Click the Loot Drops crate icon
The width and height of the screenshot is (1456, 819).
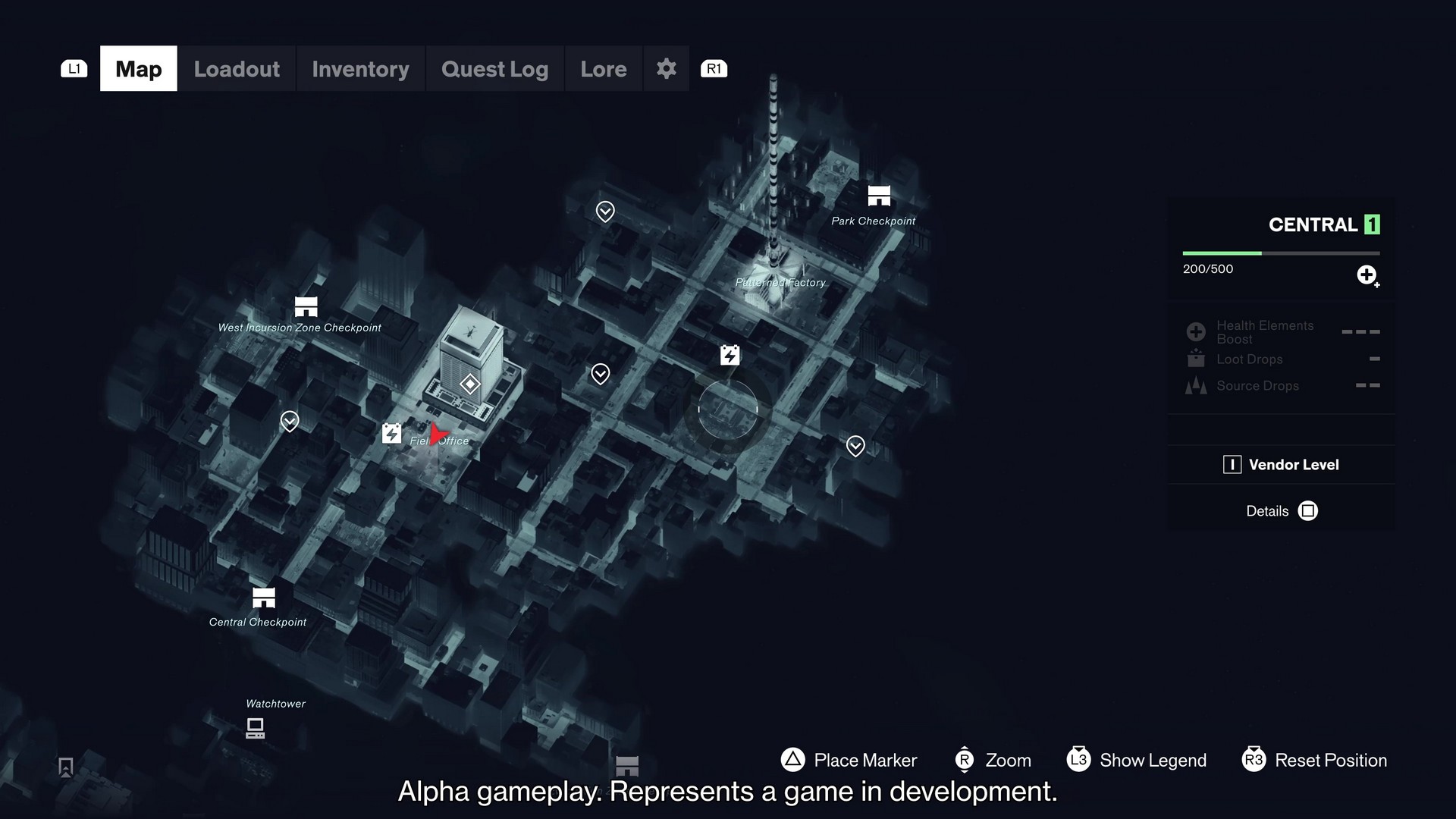1195,359
